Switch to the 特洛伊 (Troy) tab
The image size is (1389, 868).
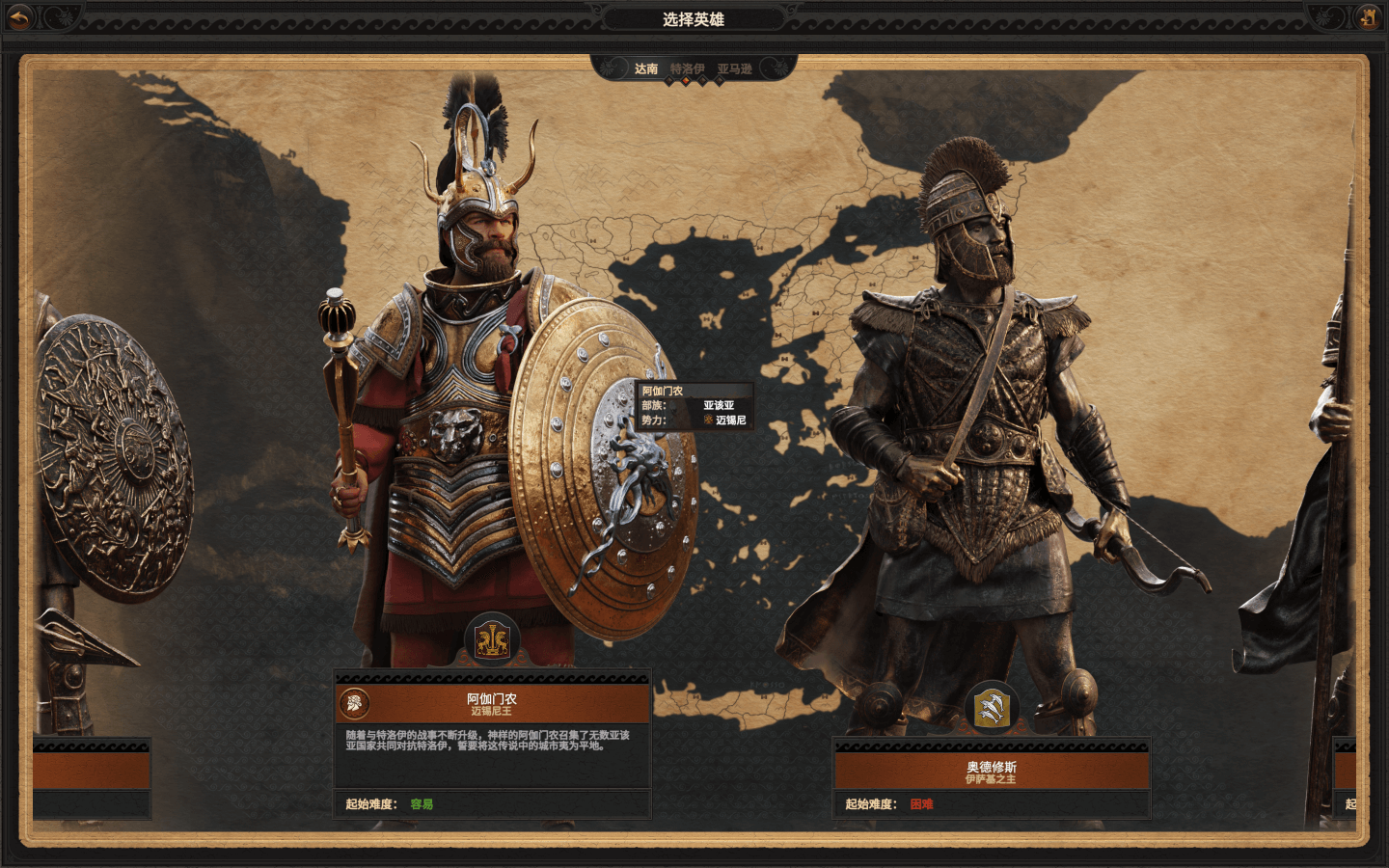(687, 68)
